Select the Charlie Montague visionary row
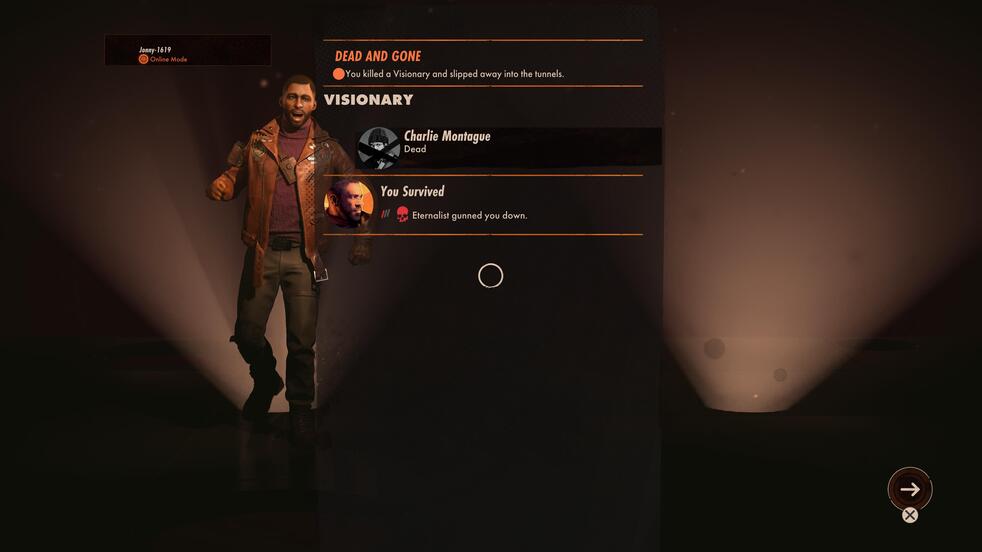 click(x=508, y=147)
